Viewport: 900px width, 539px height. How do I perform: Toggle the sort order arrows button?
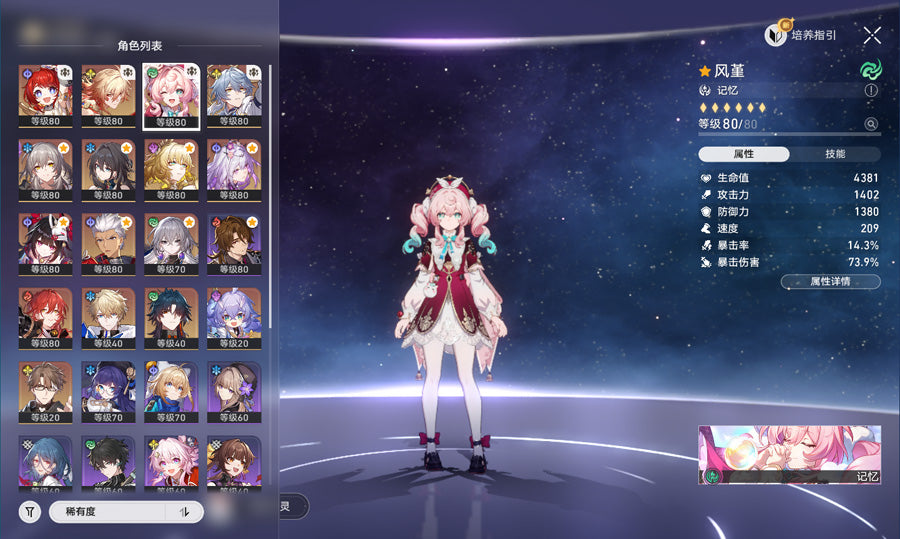point(184,512)
